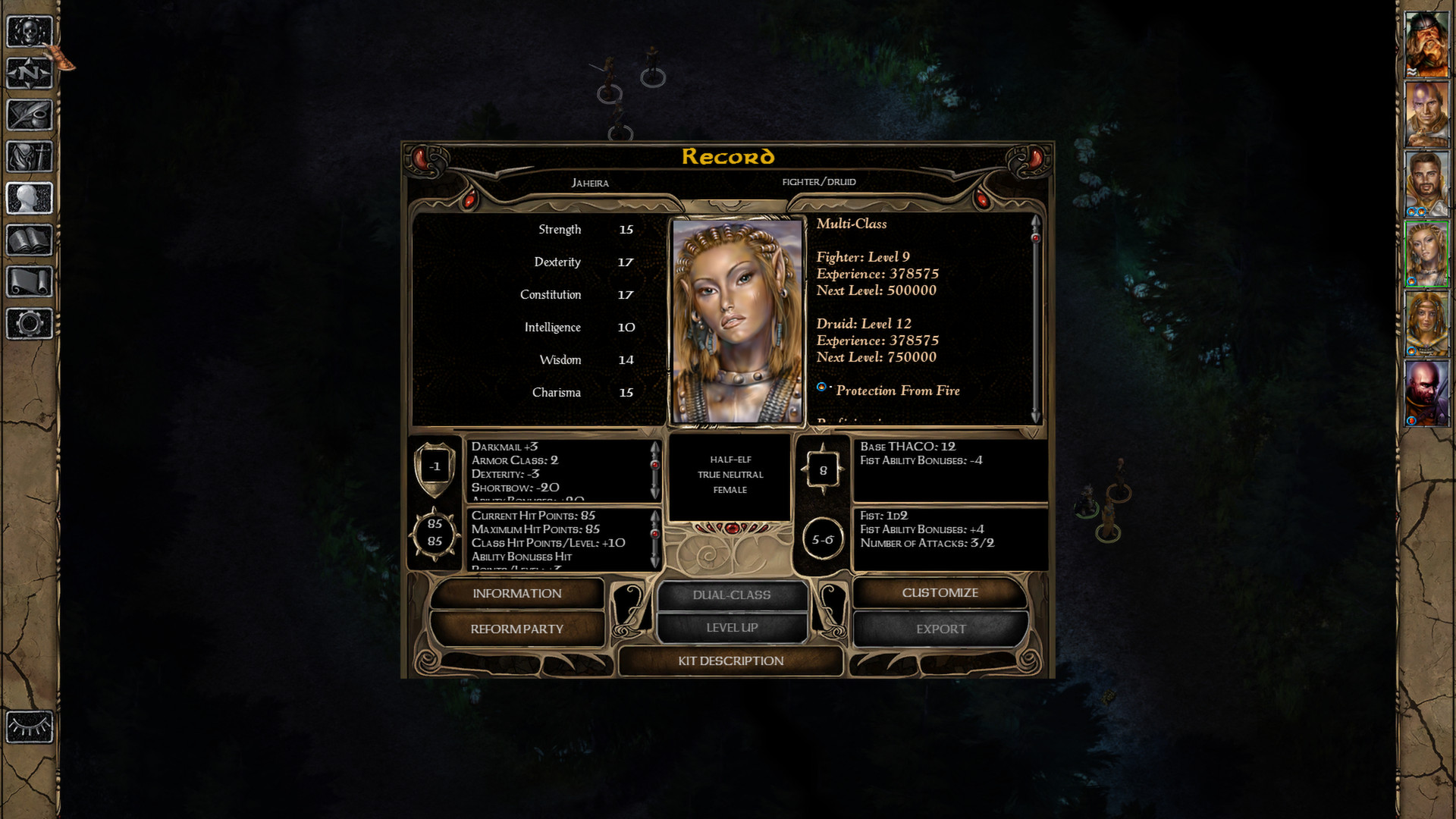Viewport: 1456px width, 819px height.
Task: Click the skull emblem icon at top left
Action: [x=29, y=32]
